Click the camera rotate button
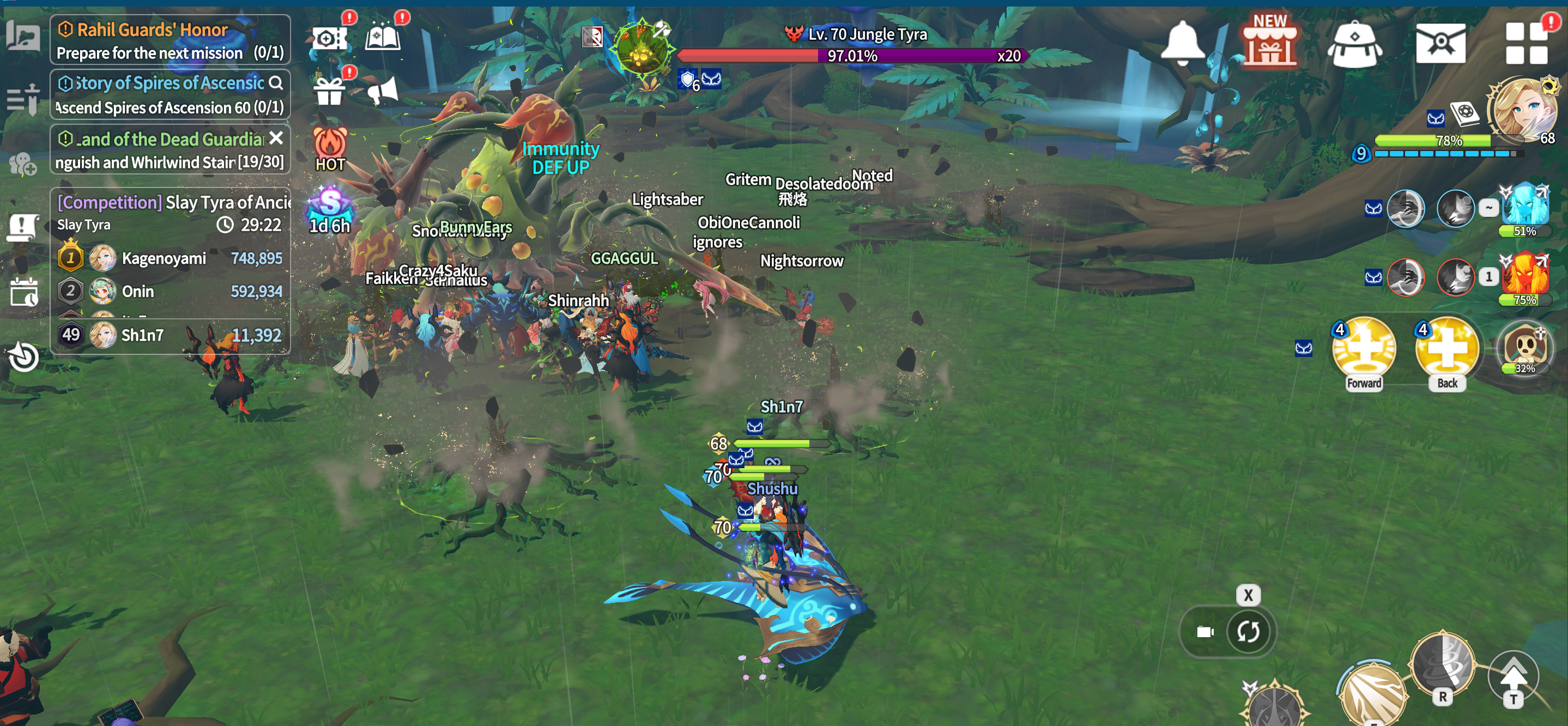 (x=1247, y=631)
